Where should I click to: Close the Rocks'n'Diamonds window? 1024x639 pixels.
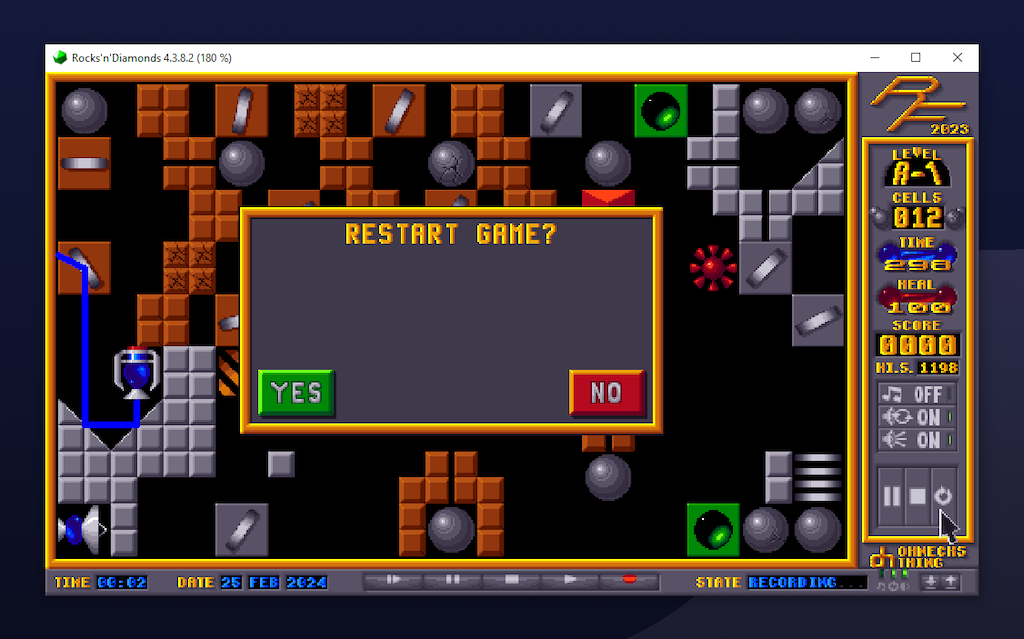tap(958, 58)
